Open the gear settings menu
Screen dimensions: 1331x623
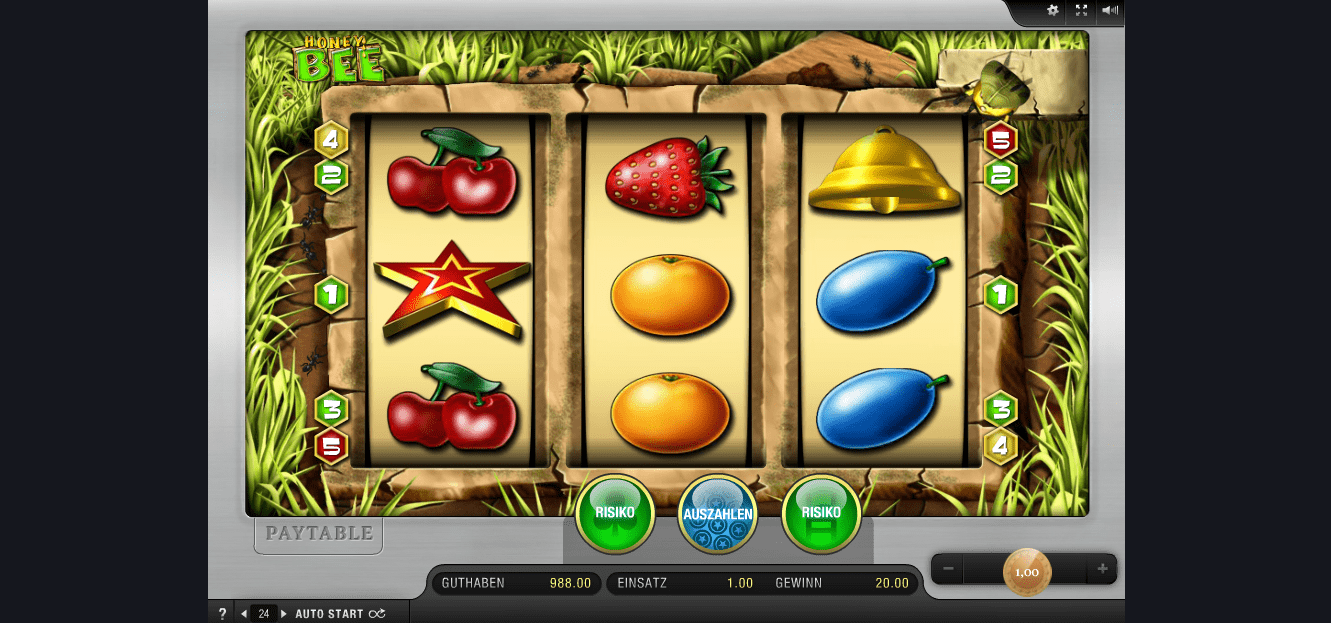pyautogui.click(x=1052, y=11)
